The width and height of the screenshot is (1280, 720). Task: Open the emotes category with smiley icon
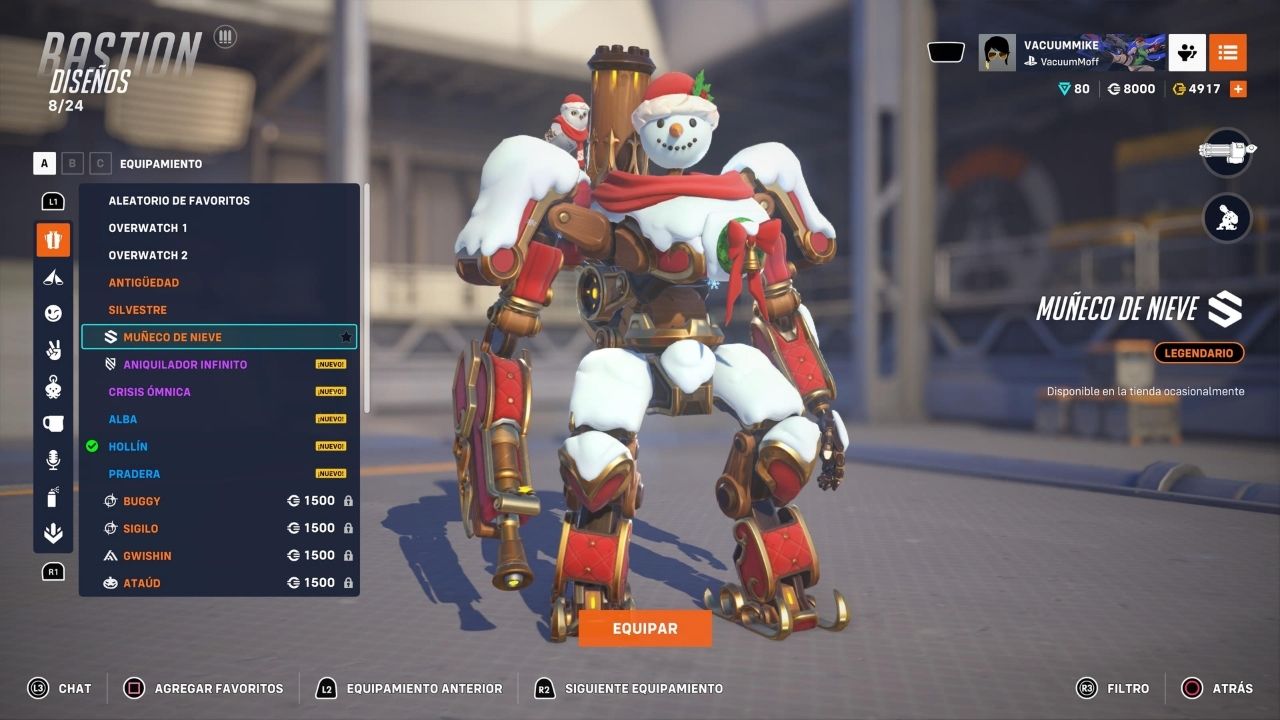click(x=53, y=313)
